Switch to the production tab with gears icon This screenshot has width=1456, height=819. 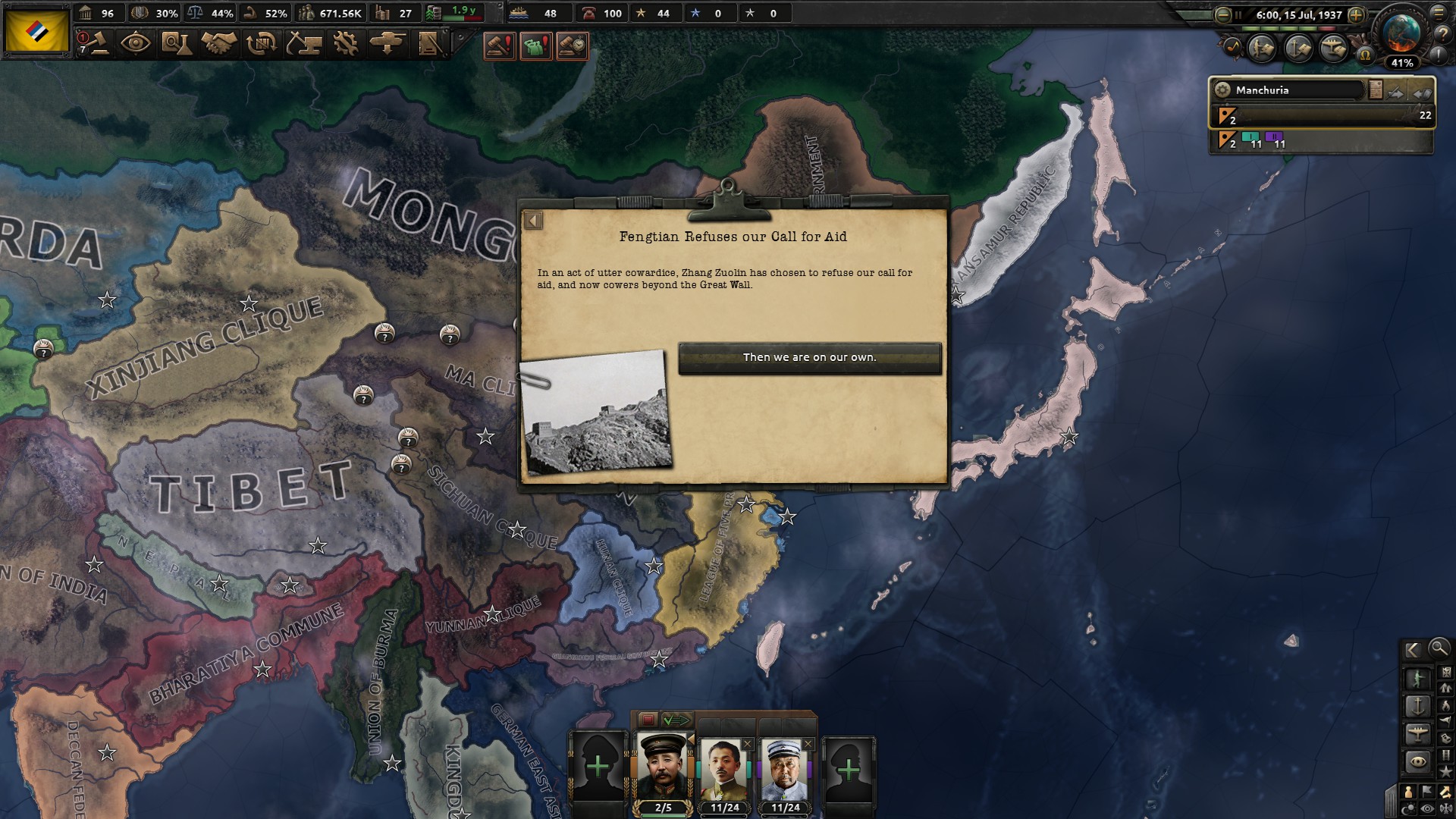[x=345, y=43]
